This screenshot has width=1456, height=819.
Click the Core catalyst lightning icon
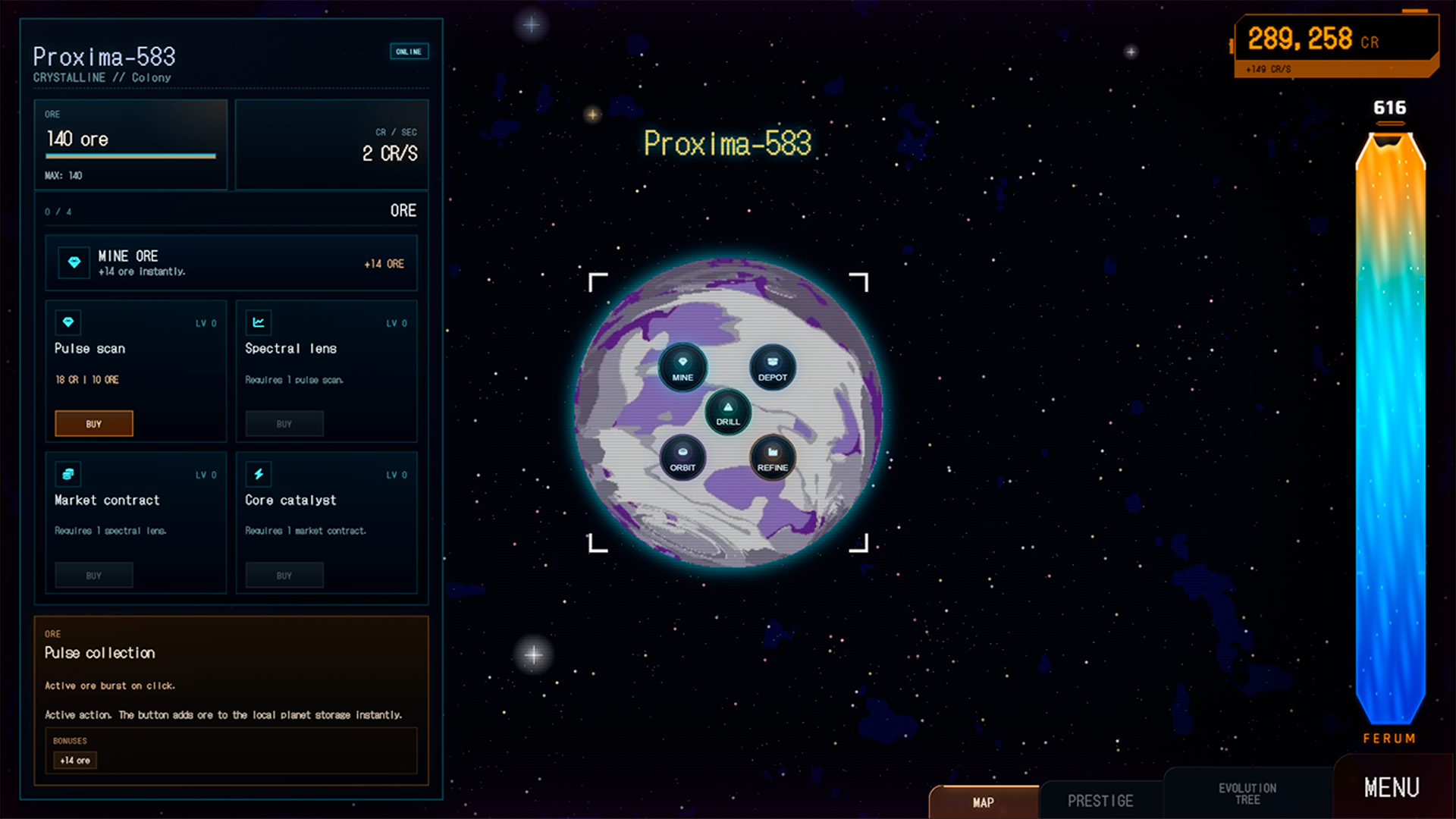coord(259,474)
